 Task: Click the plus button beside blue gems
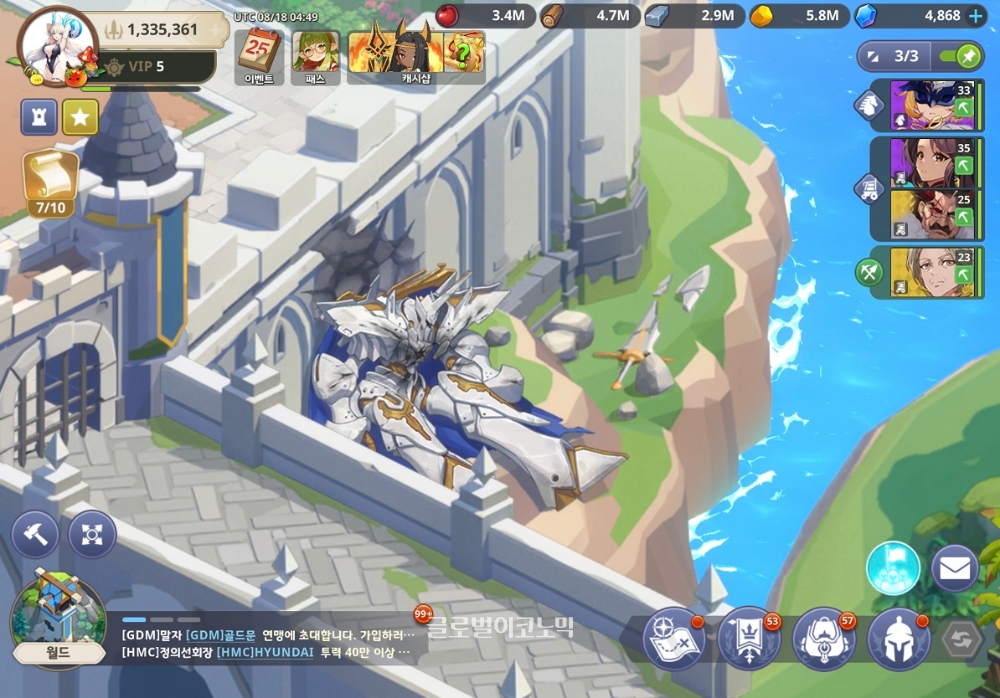click(976, 15)
